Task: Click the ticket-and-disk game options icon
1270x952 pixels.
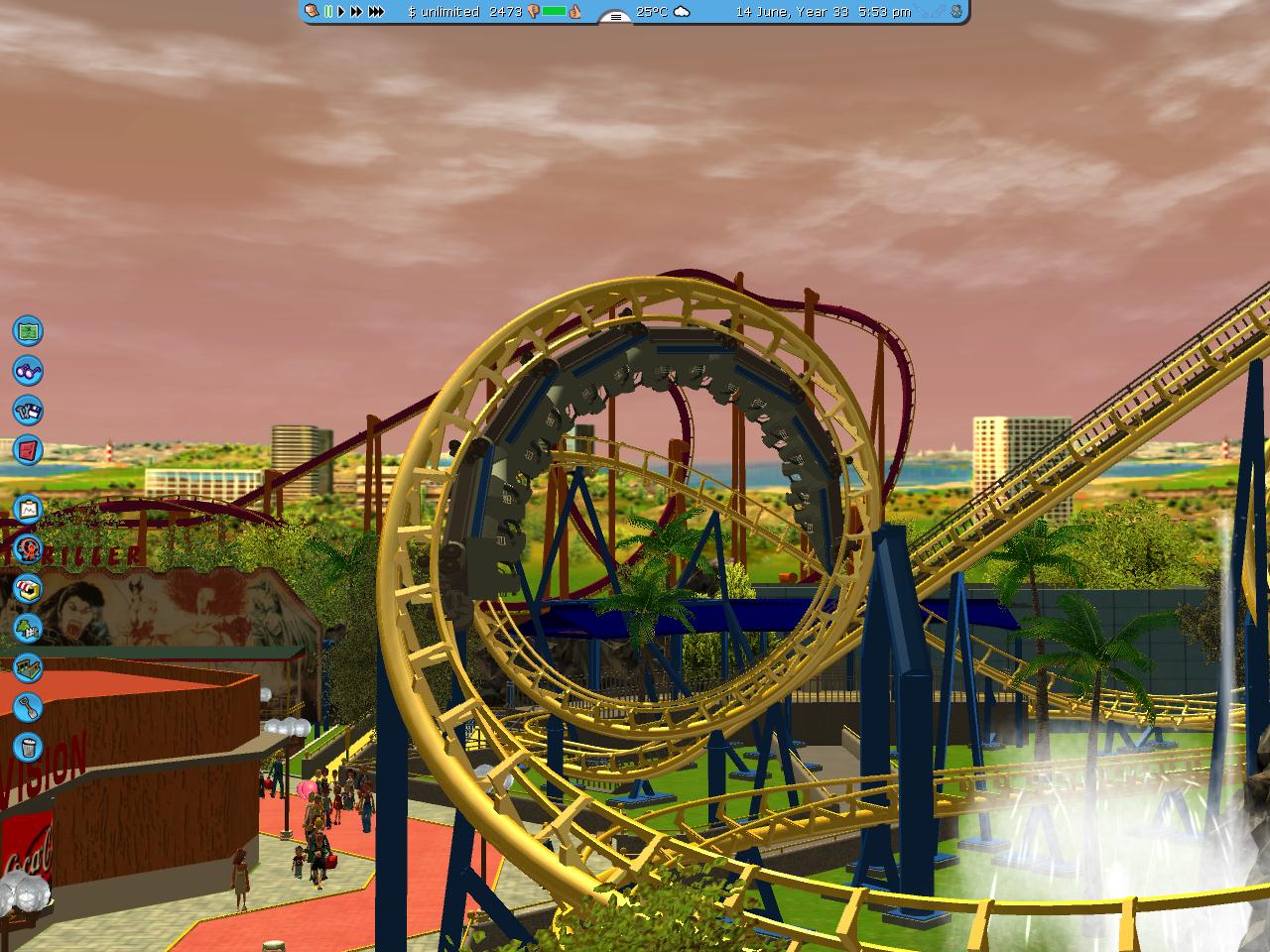Action: pos(28,409)
